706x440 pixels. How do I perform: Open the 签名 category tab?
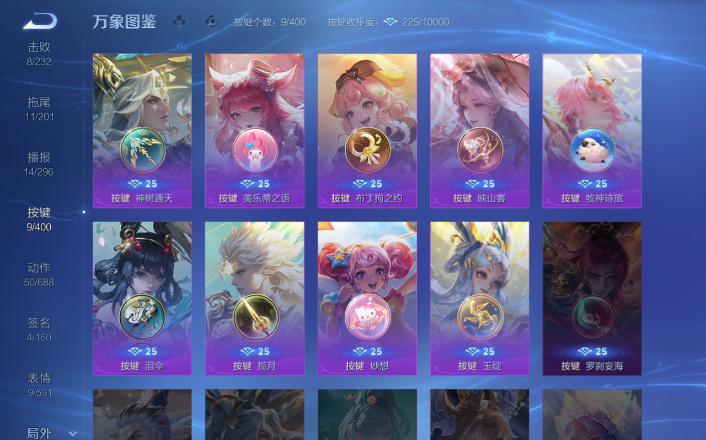tap(39, 329)
